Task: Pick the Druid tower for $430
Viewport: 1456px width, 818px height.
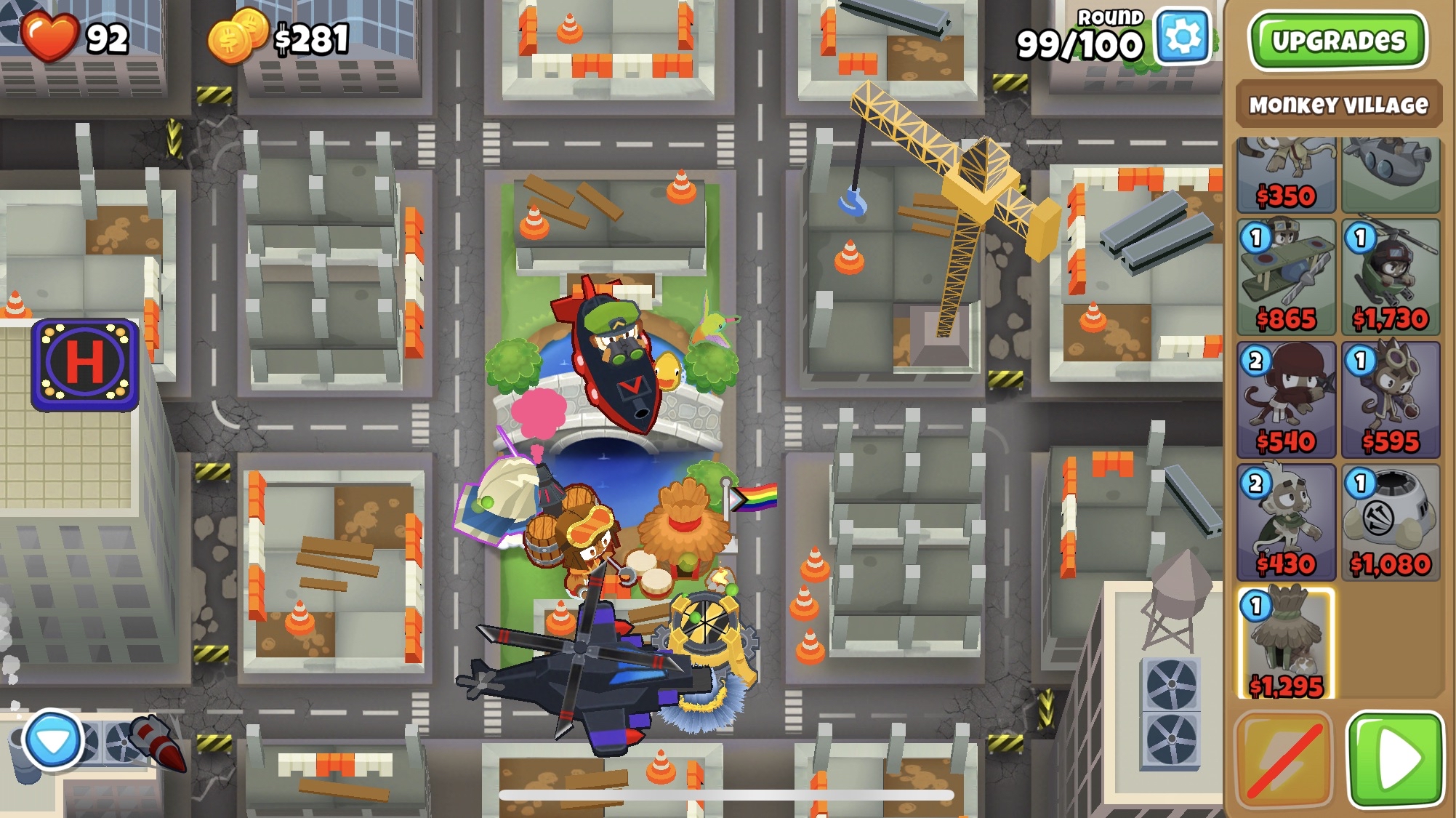Action: point(1286,523)
